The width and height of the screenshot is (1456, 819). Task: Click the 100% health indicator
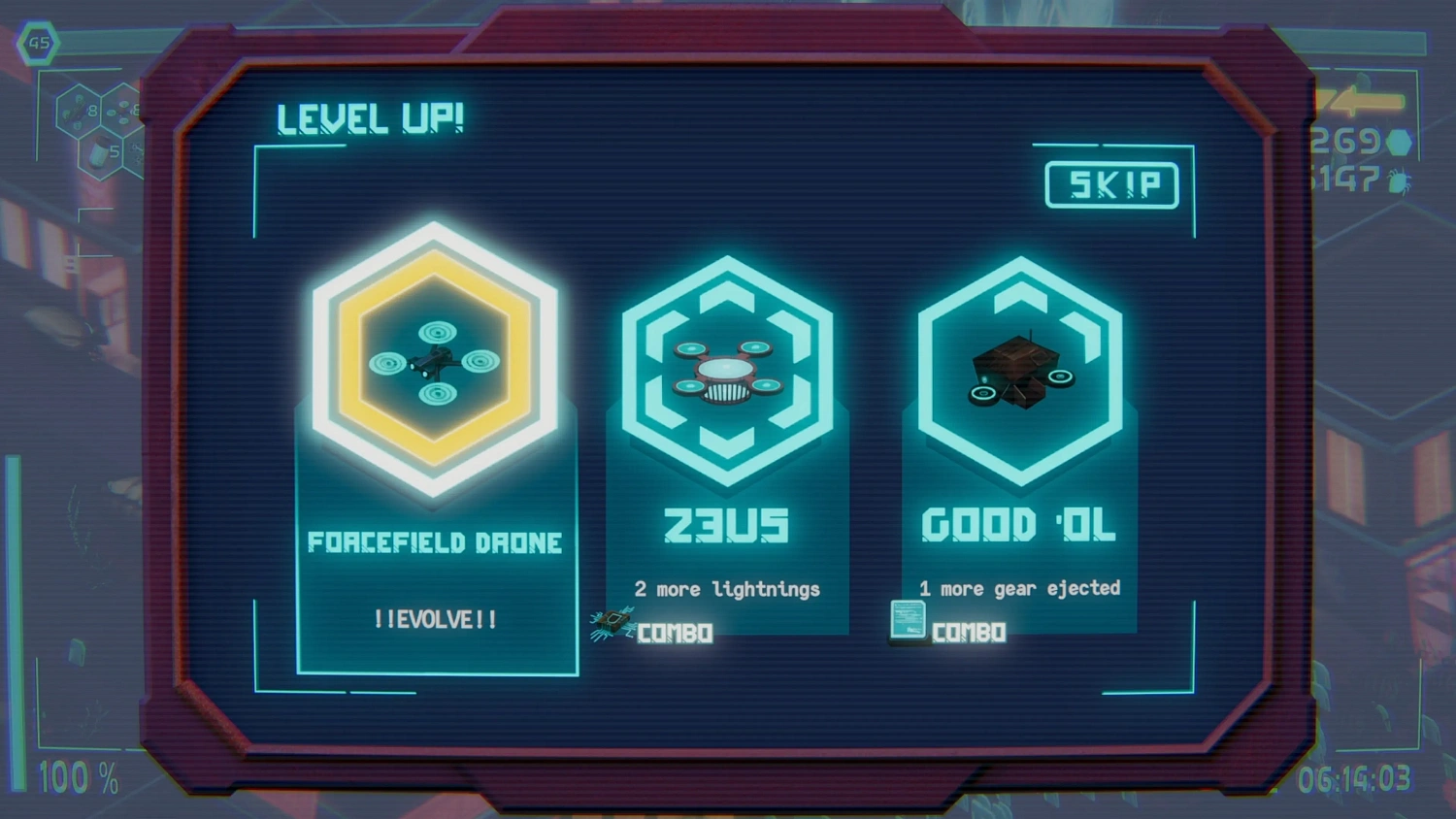click(78, 776)
